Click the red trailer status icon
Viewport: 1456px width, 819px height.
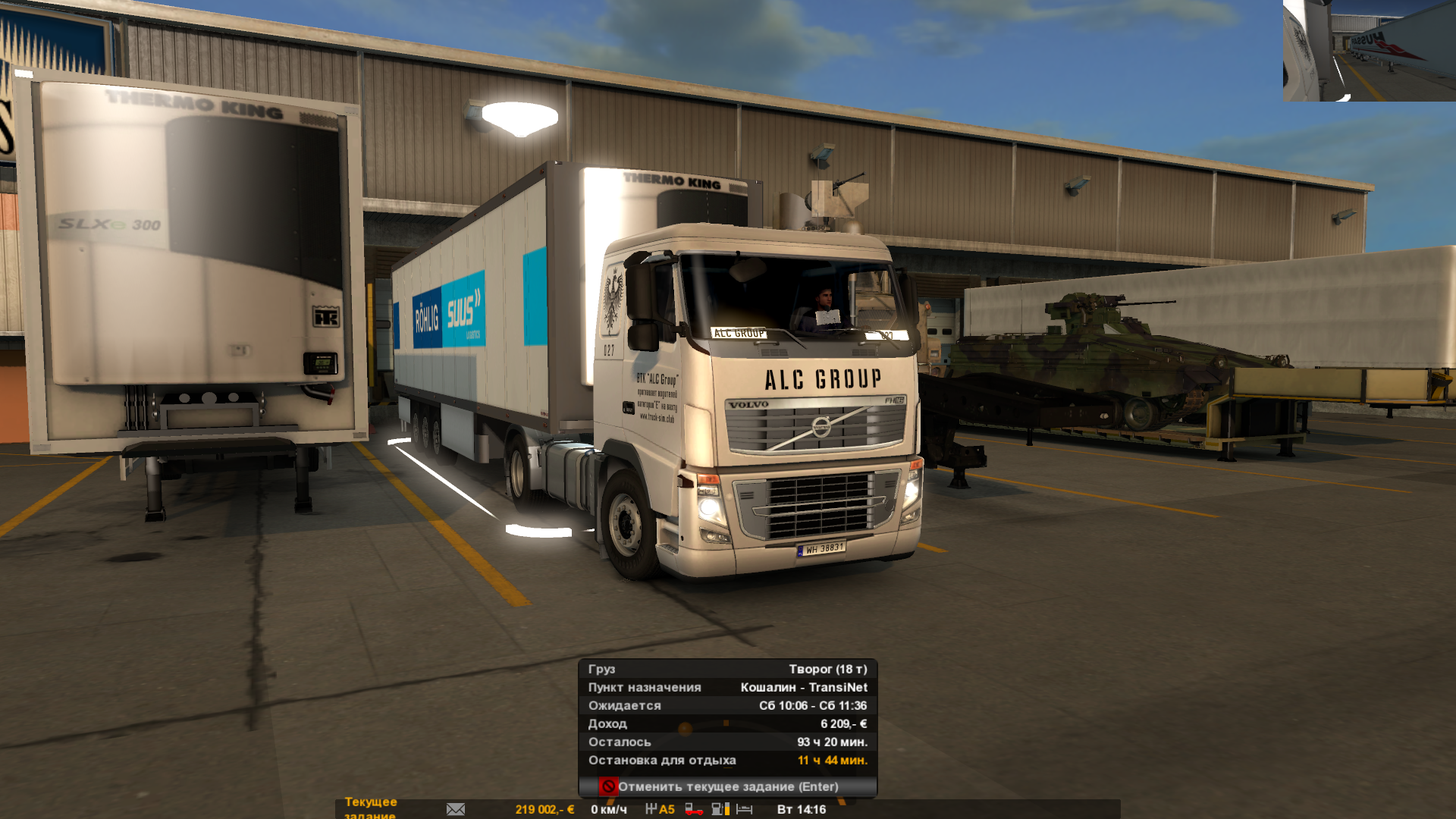693,810
